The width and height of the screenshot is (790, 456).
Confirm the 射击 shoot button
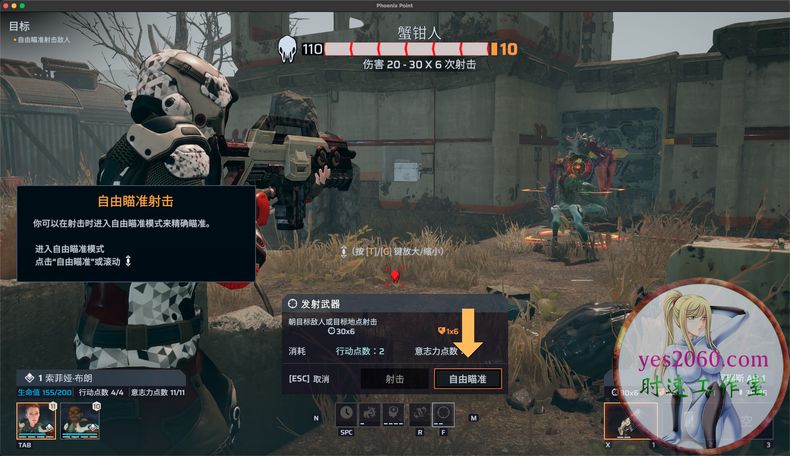[x=394, y=379]
